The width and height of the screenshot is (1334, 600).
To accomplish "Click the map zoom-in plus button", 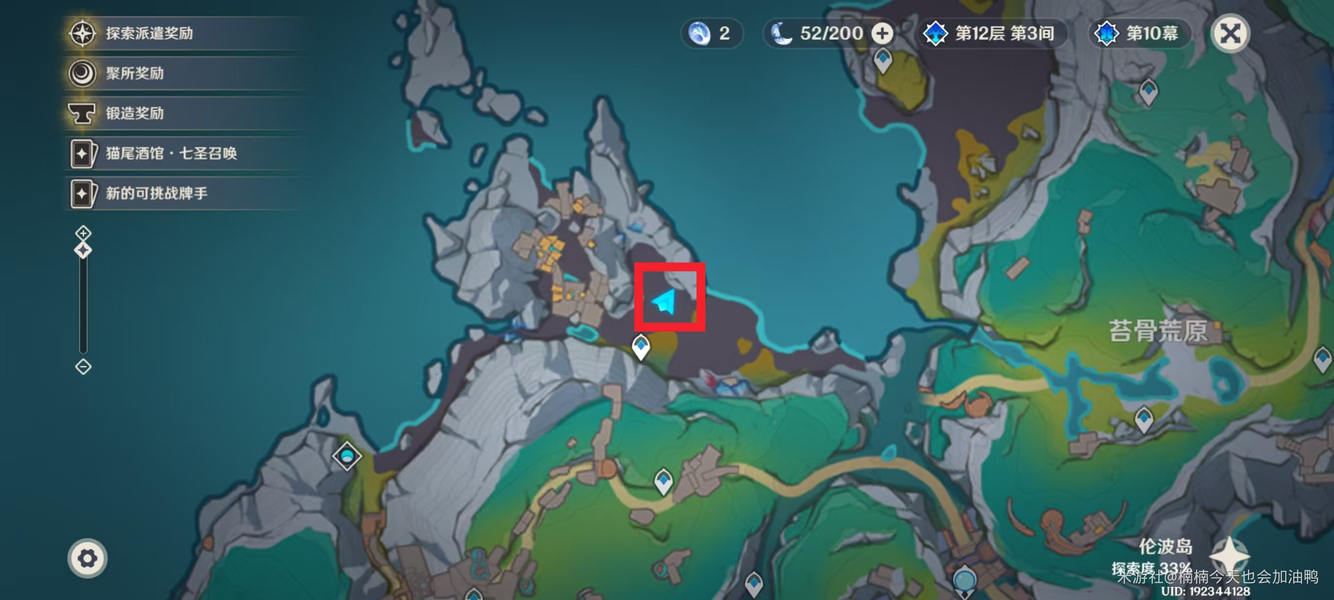I will pos(83,233).
